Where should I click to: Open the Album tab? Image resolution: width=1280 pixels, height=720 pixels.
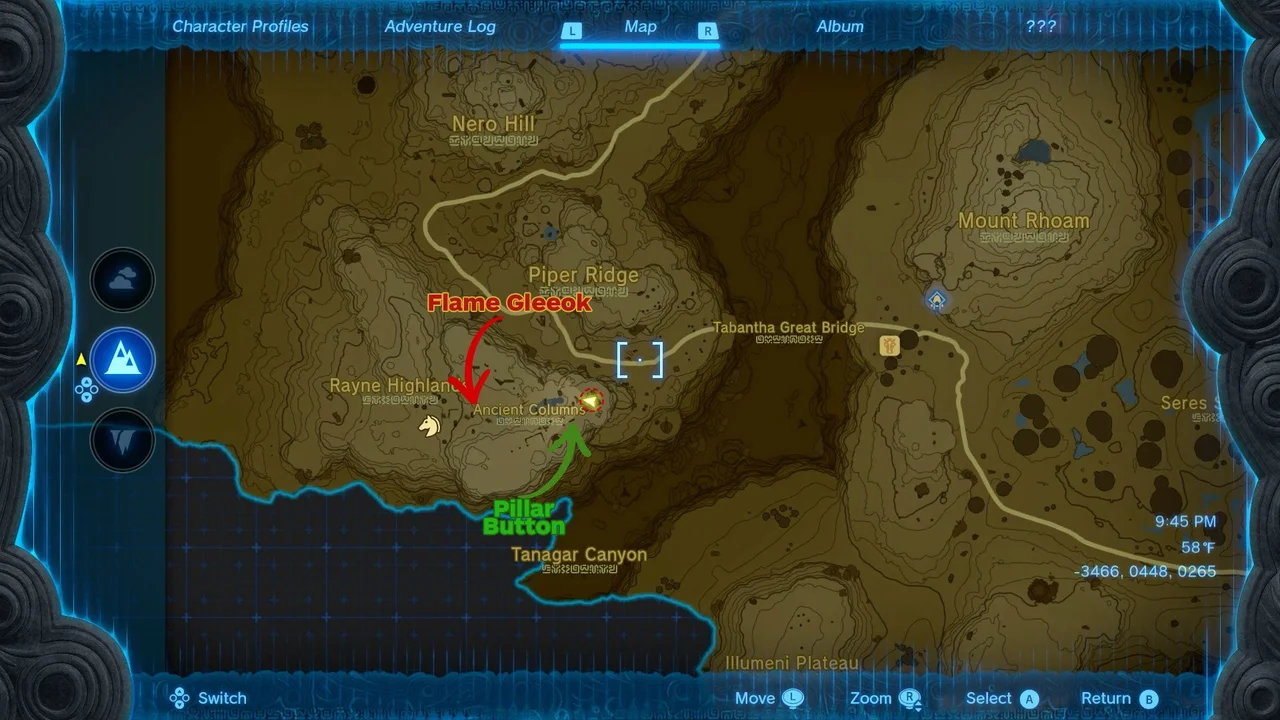coord(840,26)
